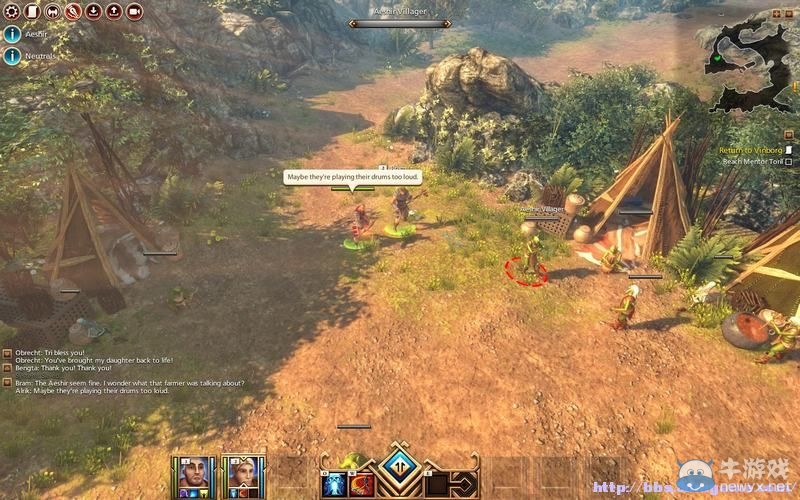Viewport: 800px width, 500px height.
Task: Click the upload-arrow load icon
Action: click(x=113, y=12)
